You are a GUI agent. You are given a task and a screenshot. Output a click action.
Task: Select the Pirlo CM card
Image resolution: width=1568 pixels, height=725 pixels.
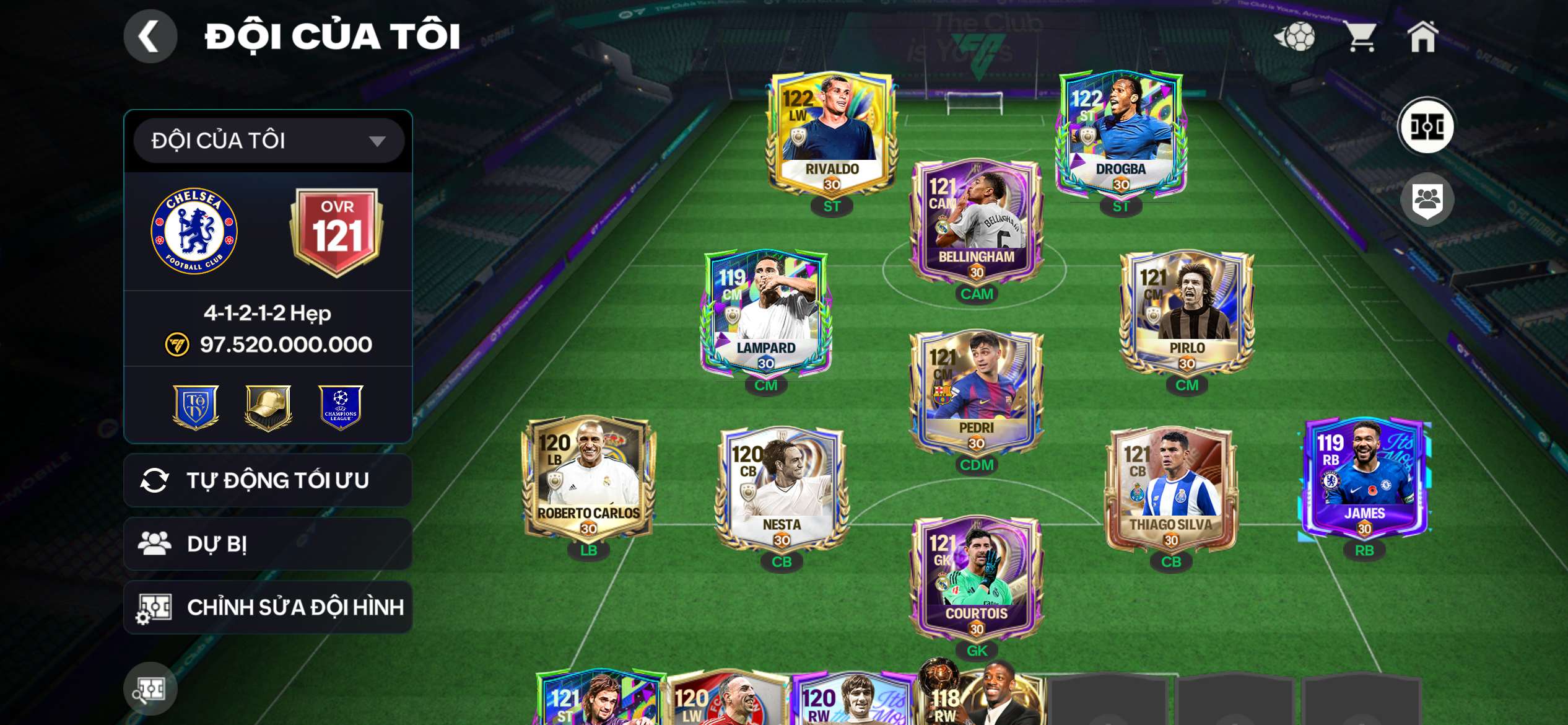pyautogui.click(x=1187, y=313)
